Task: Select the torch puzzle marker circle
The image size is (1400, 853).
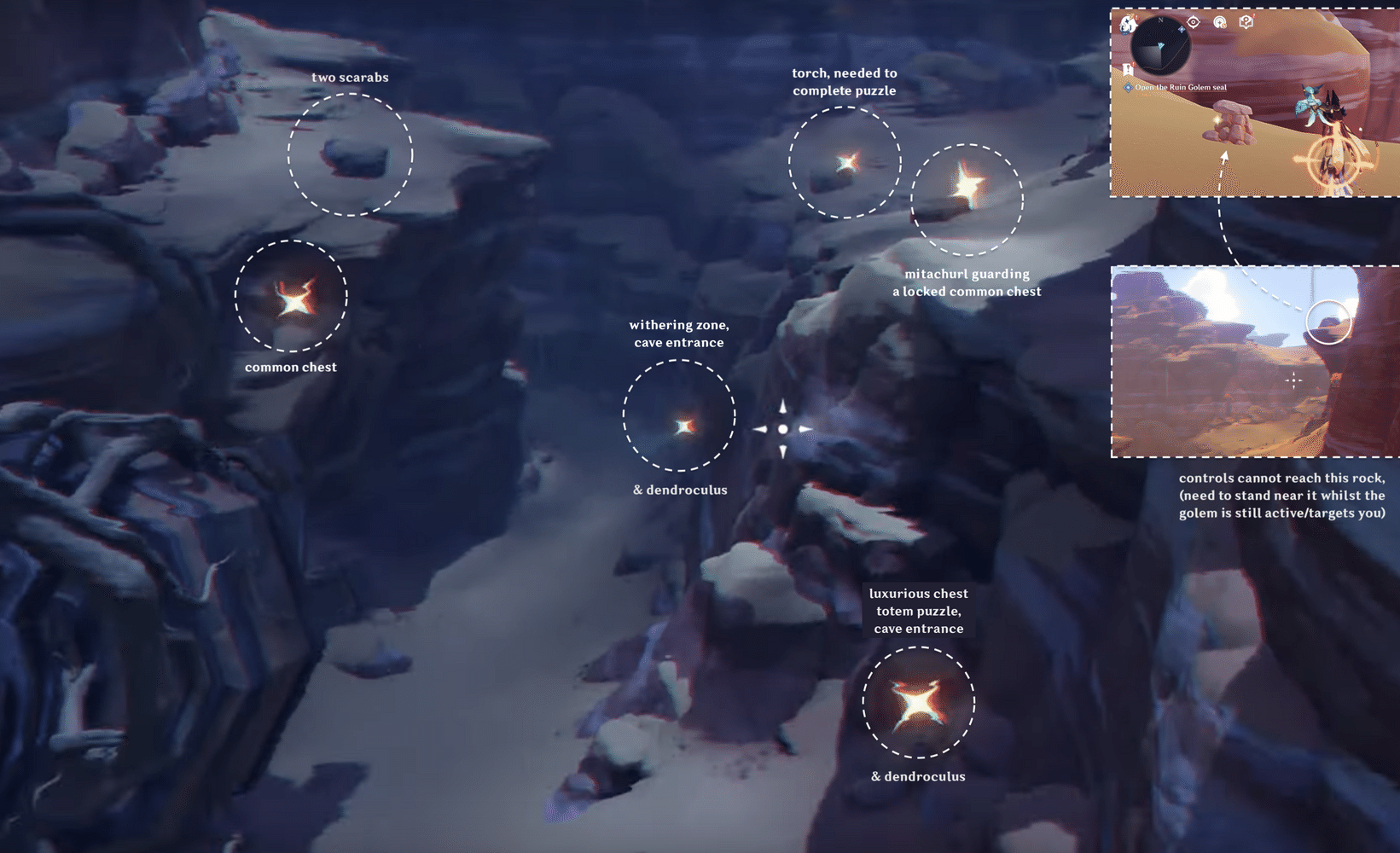Action: pos(845,164)
